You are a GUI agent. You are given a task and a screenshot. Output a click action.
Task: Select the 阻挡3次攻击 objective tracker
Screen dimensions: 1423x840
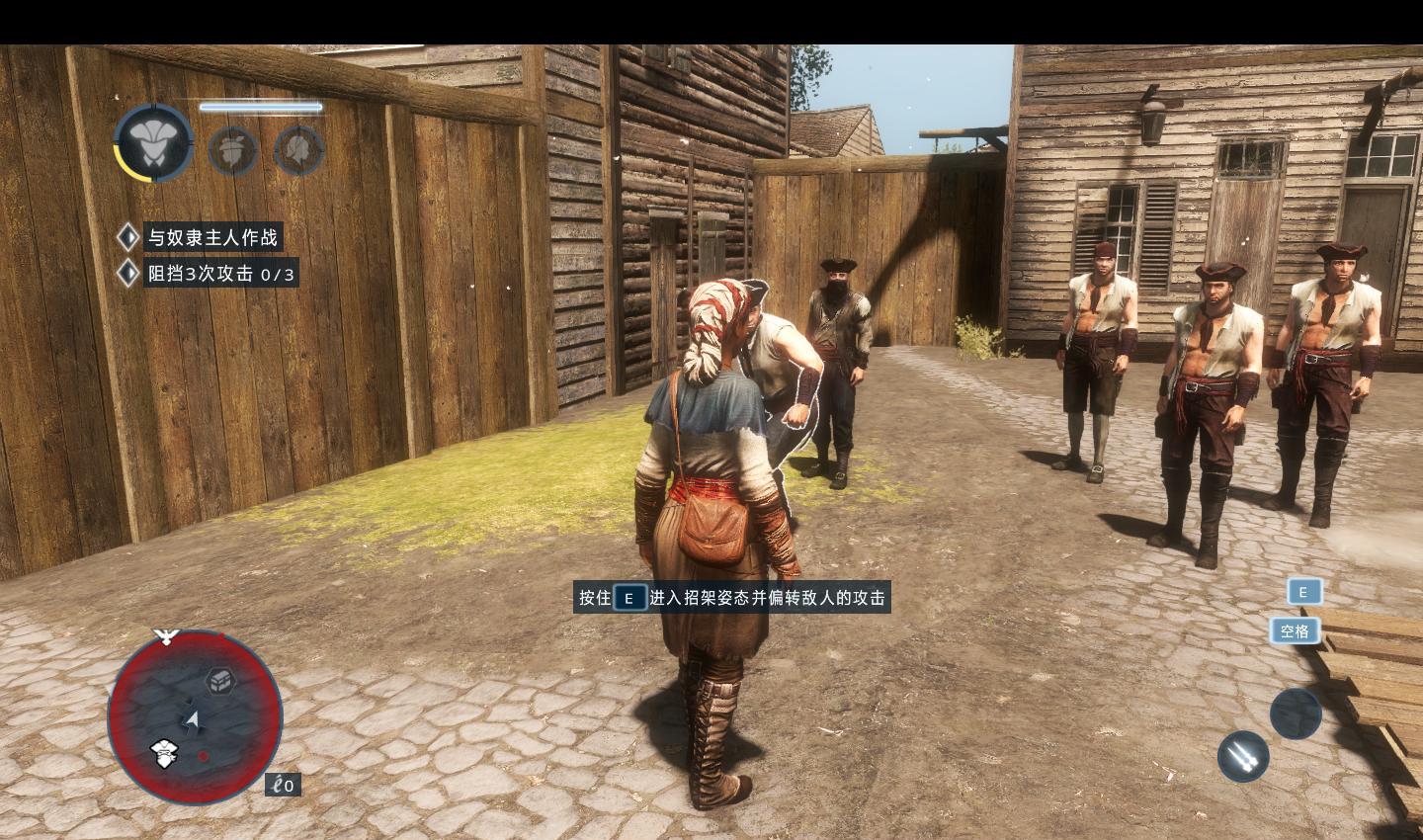point(219,274)
